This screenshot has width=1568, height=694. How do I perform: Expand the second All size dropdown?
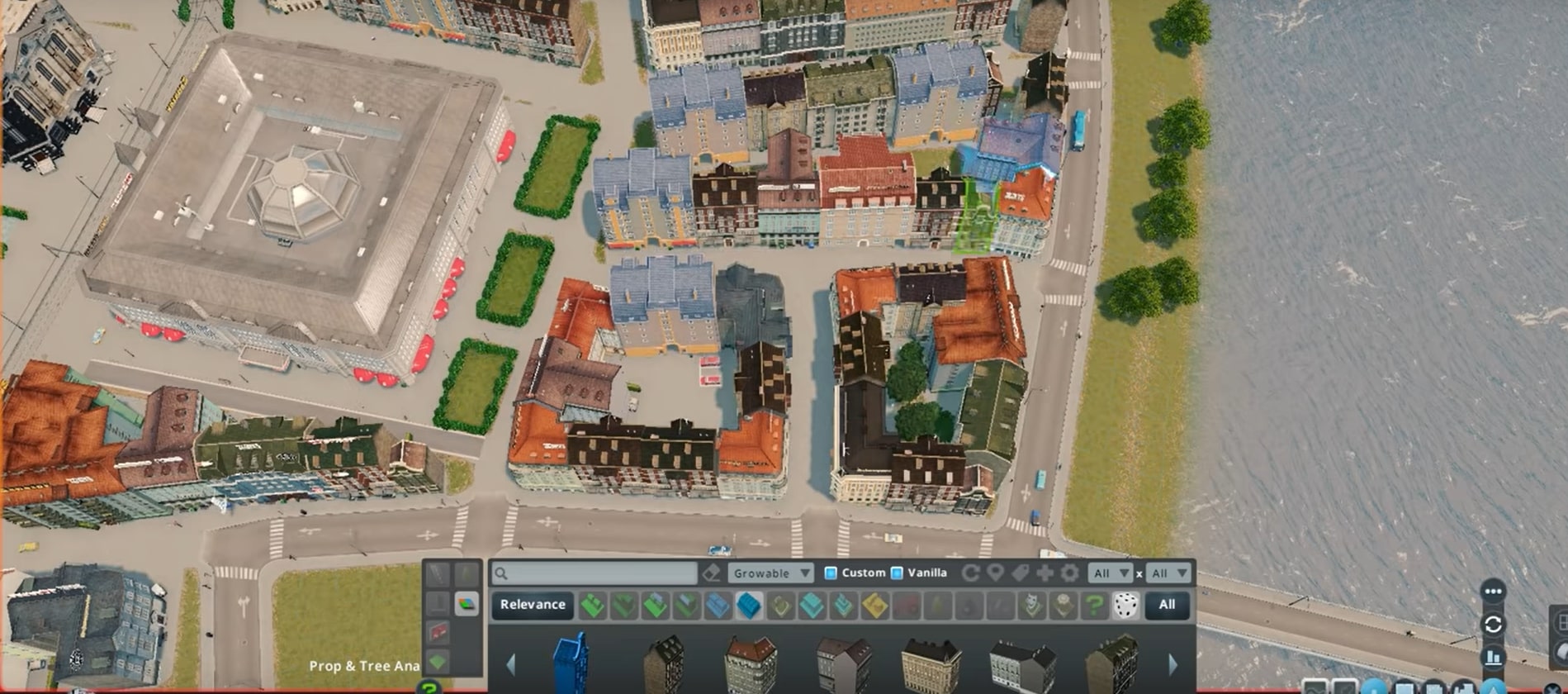pyautogui.click(x=1166, y=573)
